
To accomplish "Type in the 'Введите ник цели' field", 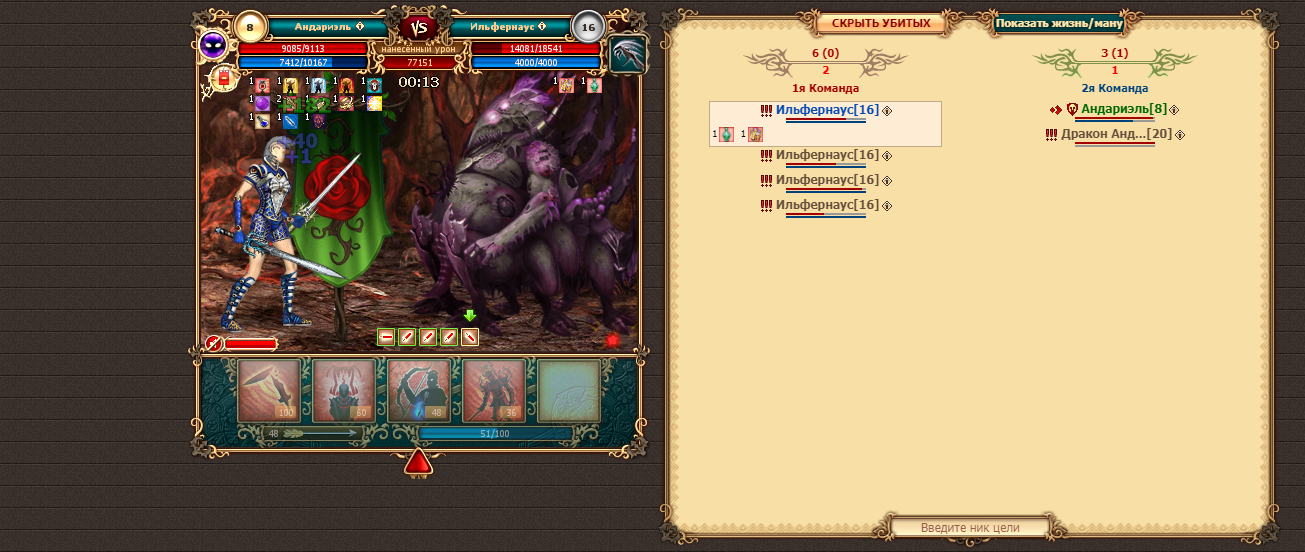I will pyautogui.click(x=969, y=527).
